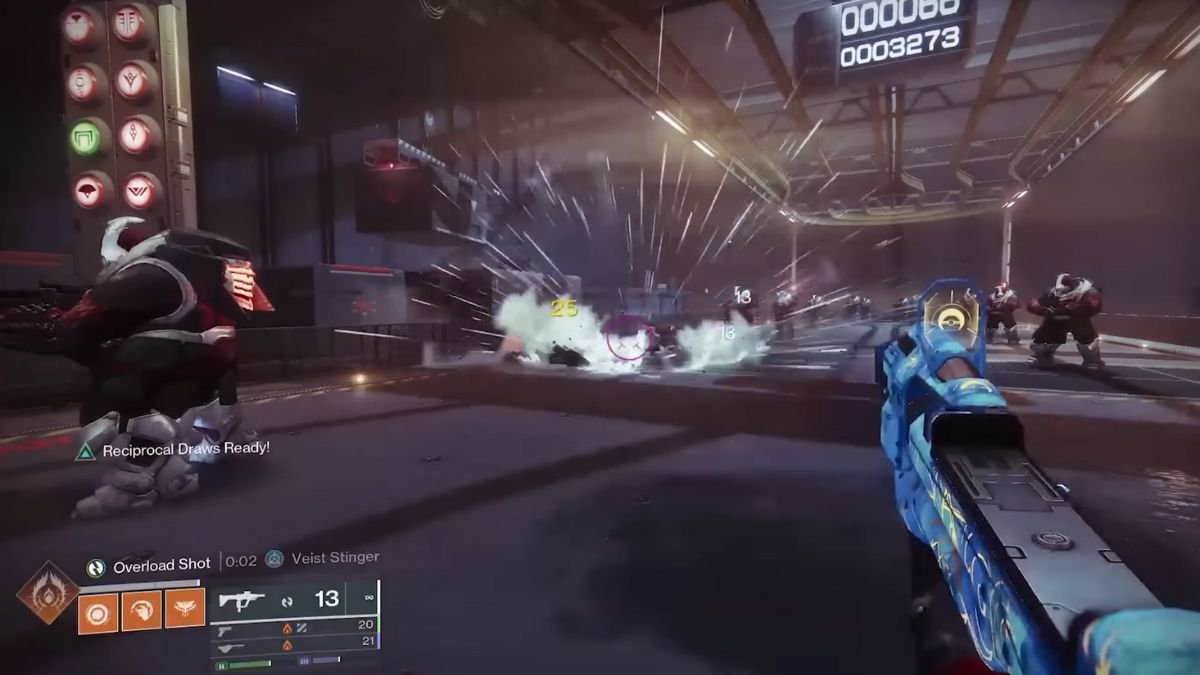Use the winged class ability icon
This screenshot has width=1200, height=675.
(184, 609)
